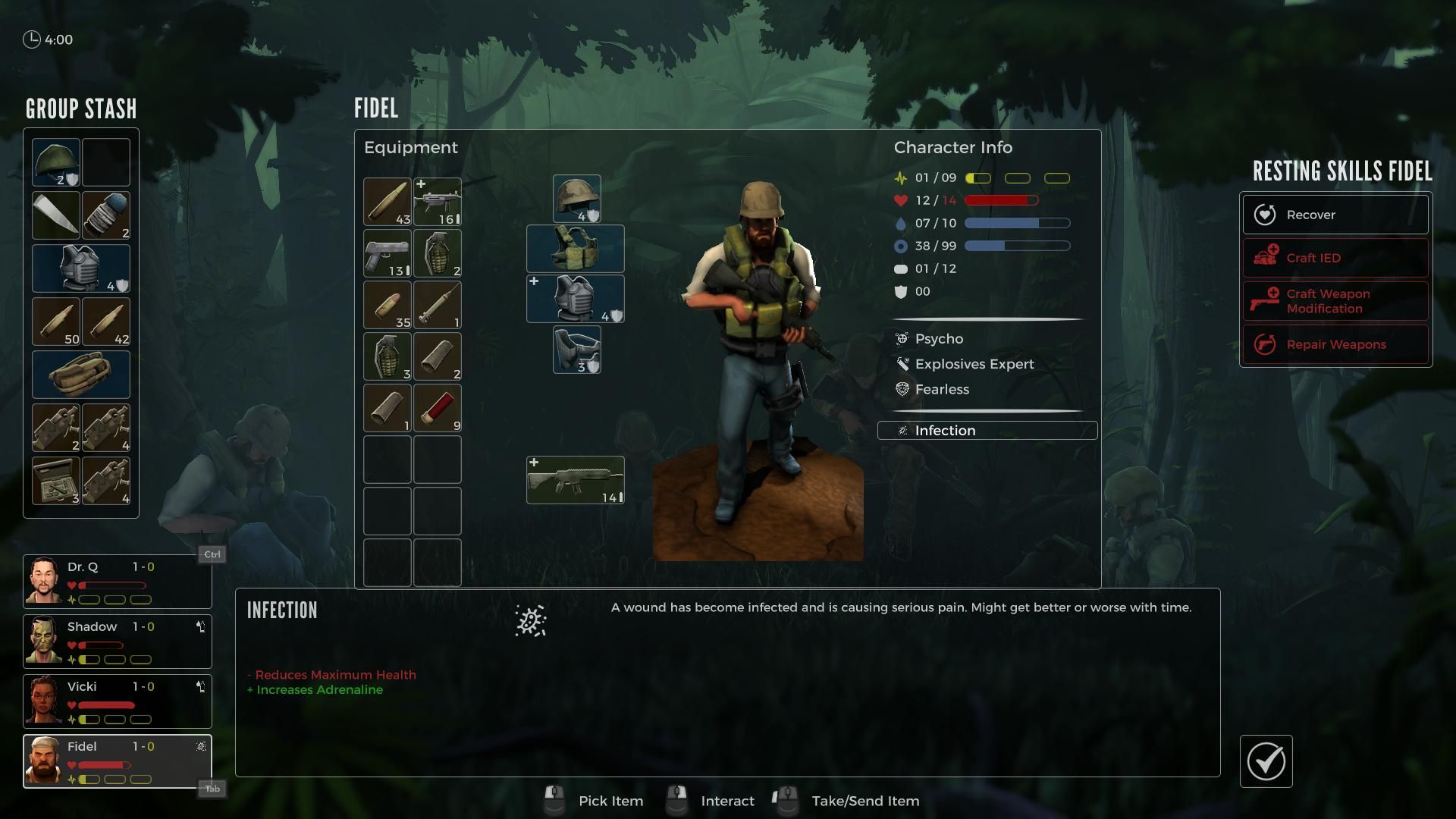Select Fidel's equipped helmet slot
The image size is (1456, 819).
(x=577, y=199)
